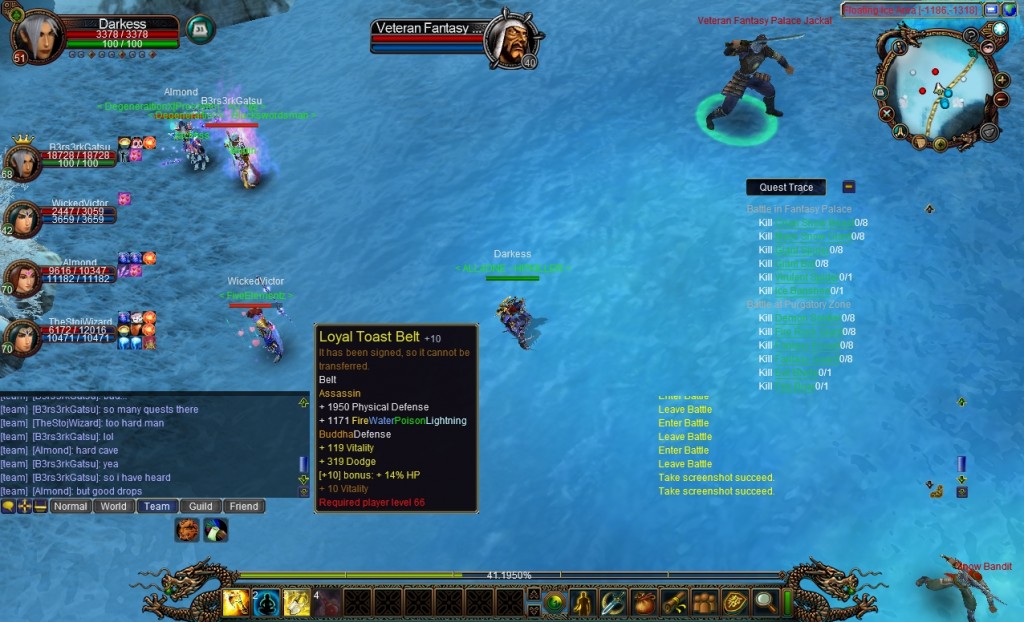Select the Normal chat tab
Screen dimensions: 1024x622
tap(70, 506)
